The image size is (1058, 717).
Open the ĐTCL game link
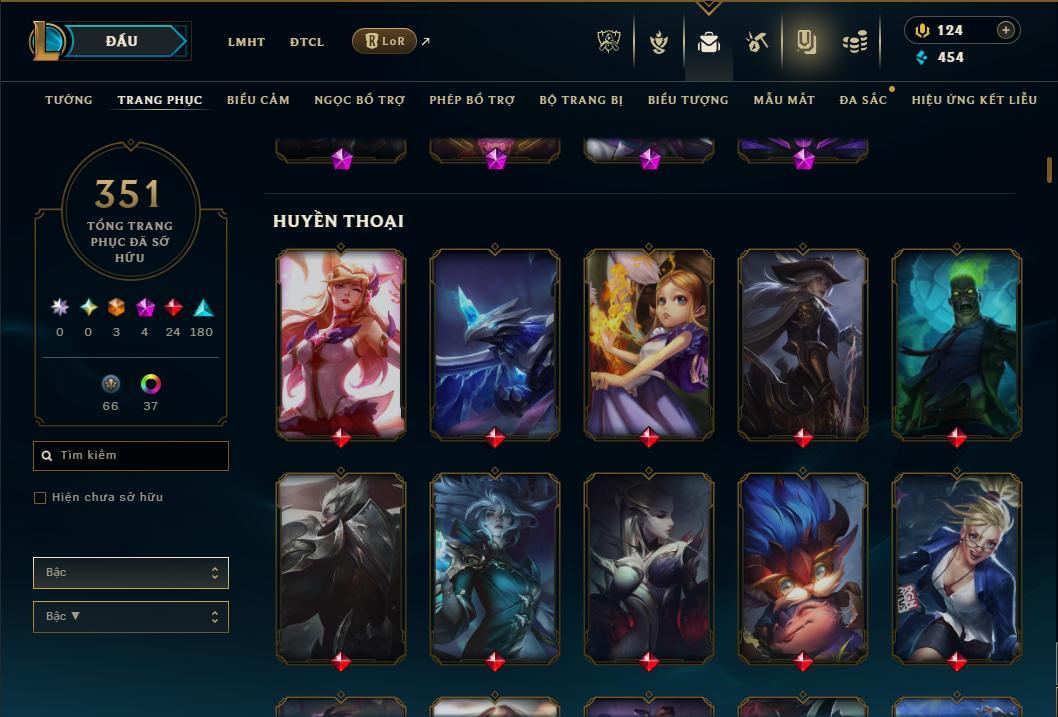pyautogui.click(x=307, y=42)
